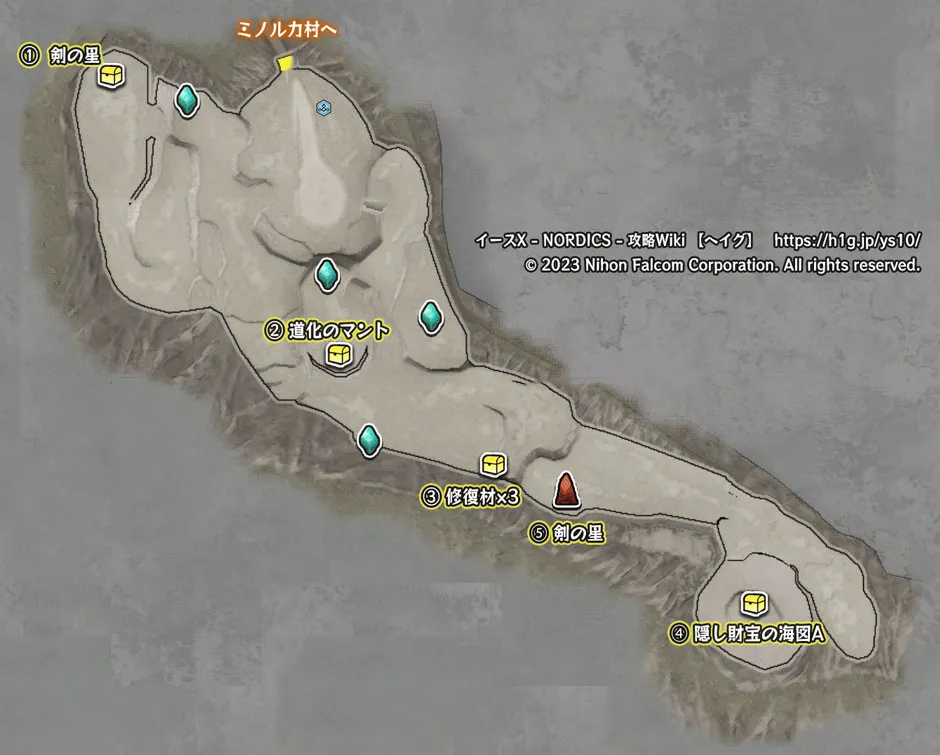Click the small blue hexagon map icon

pyautogui.click(x=323, y=107)
